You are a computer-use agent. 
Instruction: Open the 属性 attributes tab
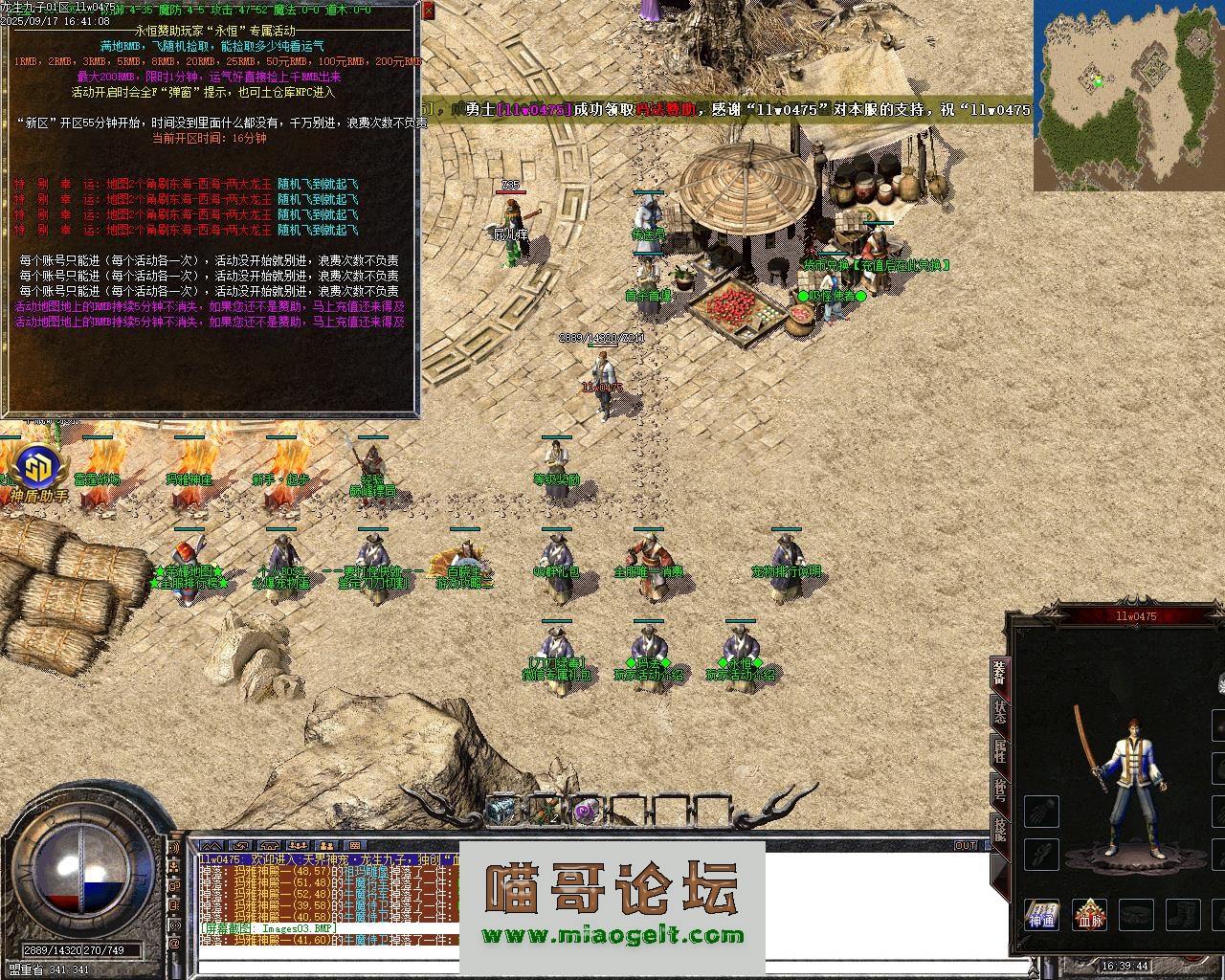999,753
